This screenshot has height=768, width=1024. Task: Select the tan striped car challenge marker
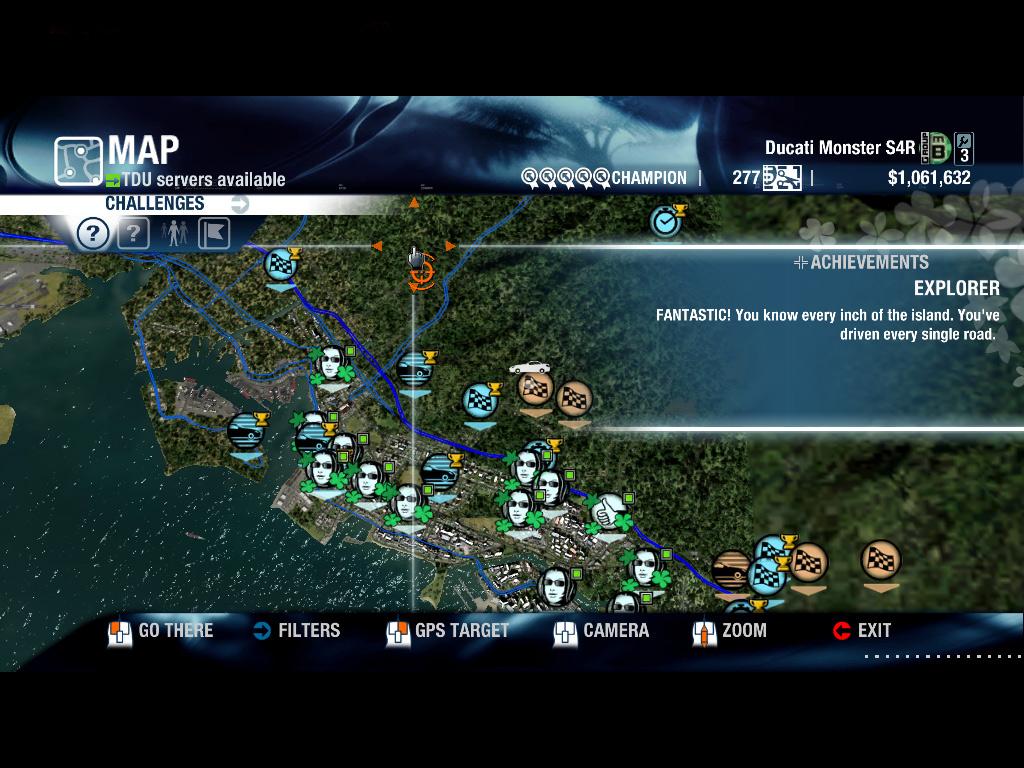tap(733, 571)
